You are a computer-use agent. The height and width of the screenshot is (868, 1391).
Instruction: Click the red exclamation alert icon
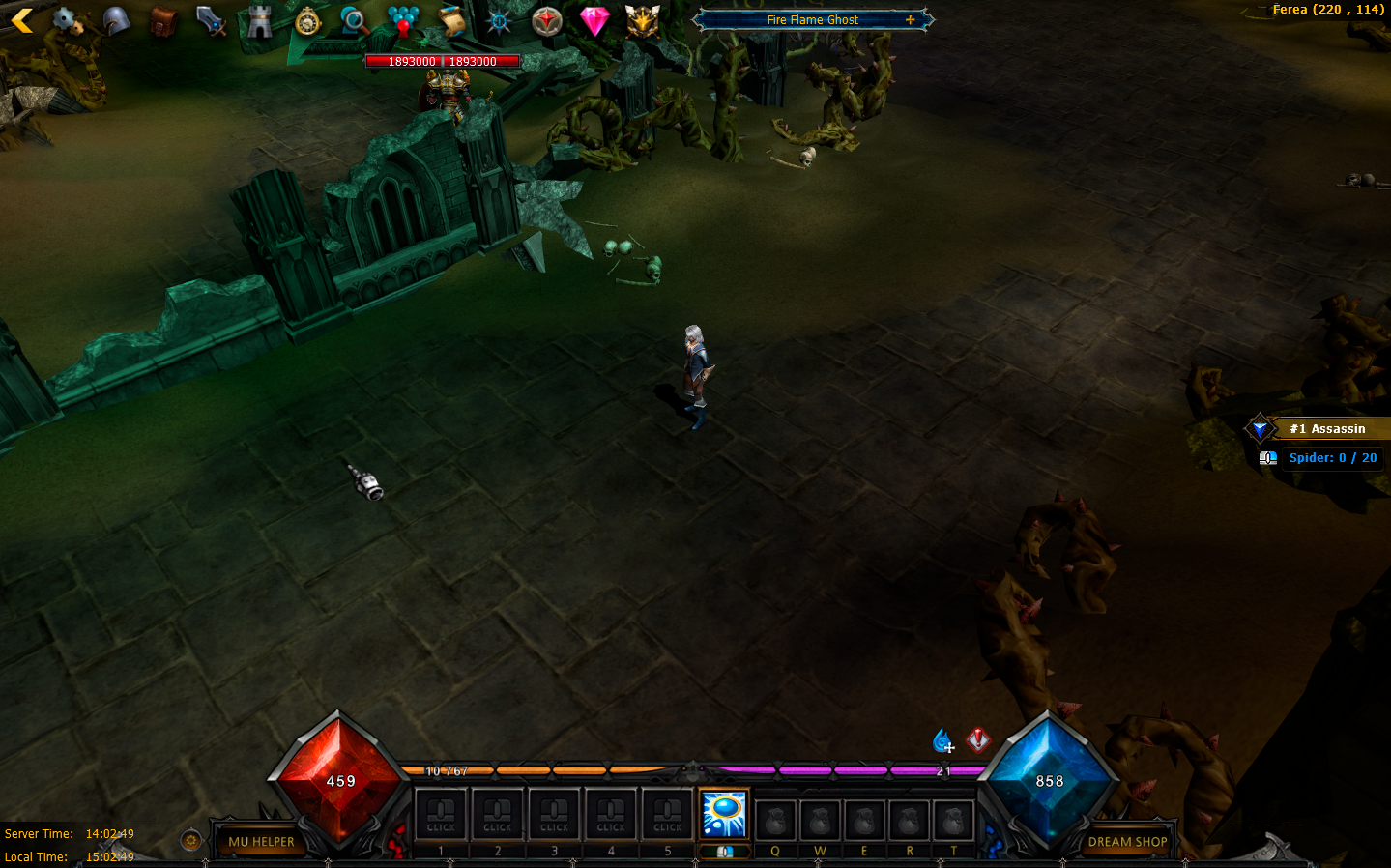click(x=978, y=740)
